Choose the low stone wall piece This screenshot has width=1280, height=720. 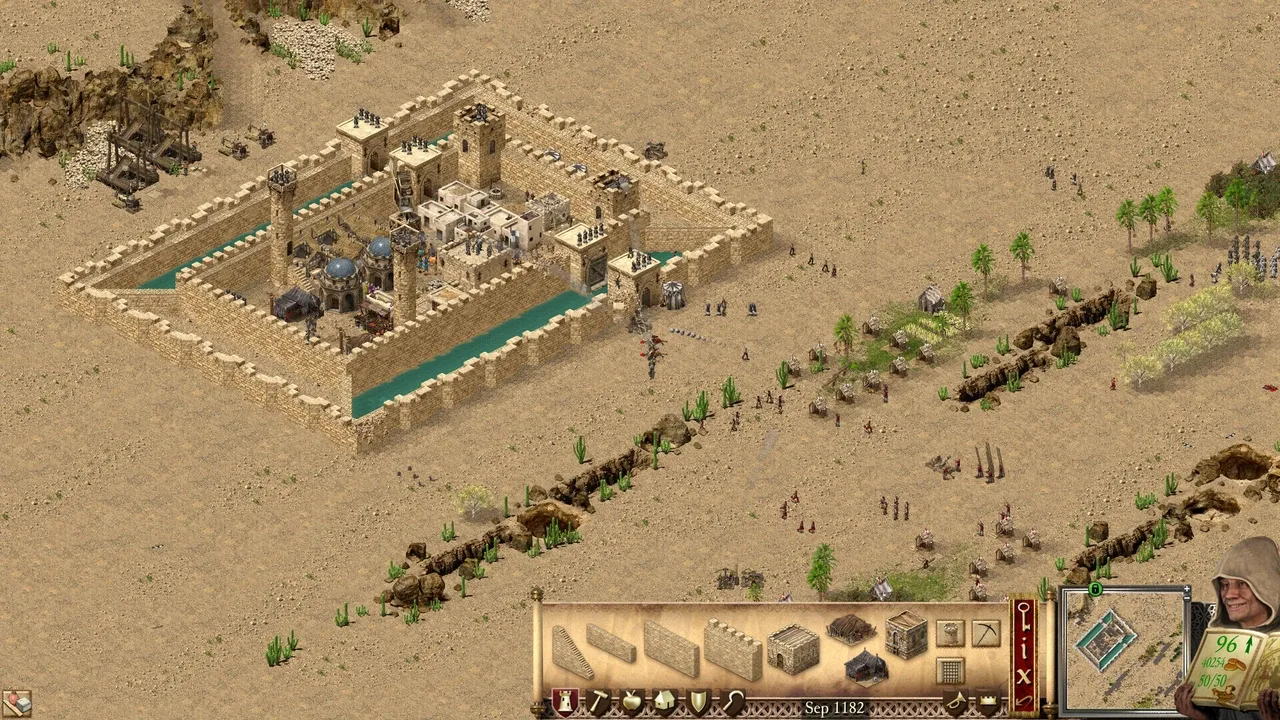[x=610, y=643]
